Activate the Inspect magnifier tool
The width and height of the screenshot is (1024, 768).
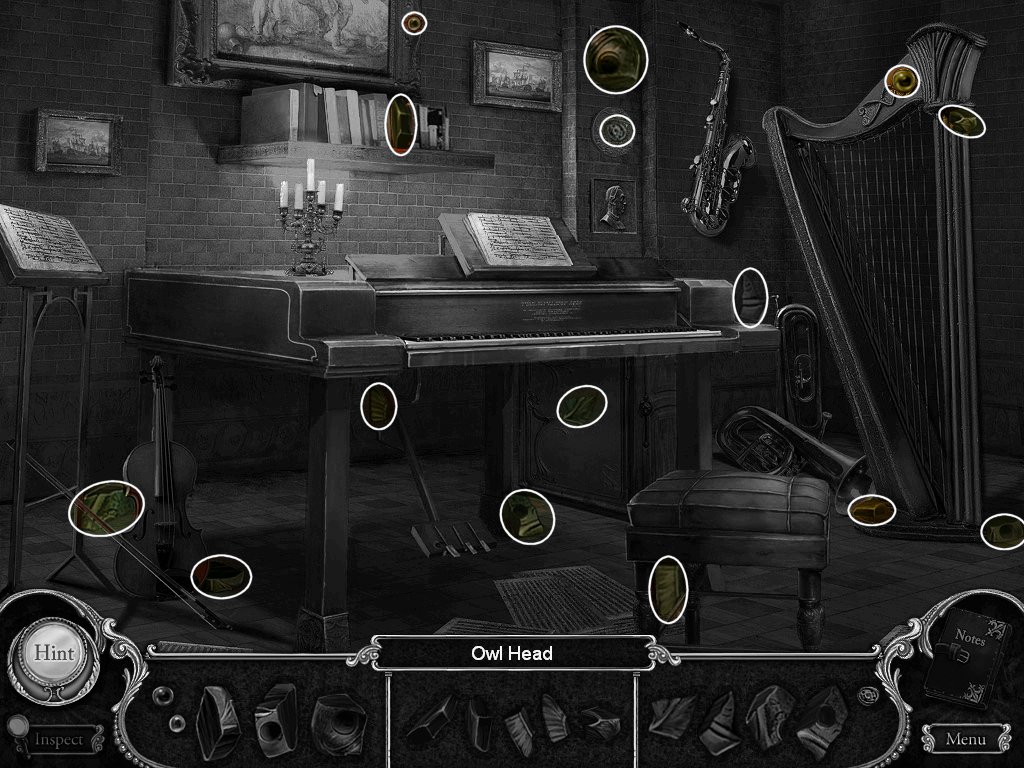pos(58,740)
